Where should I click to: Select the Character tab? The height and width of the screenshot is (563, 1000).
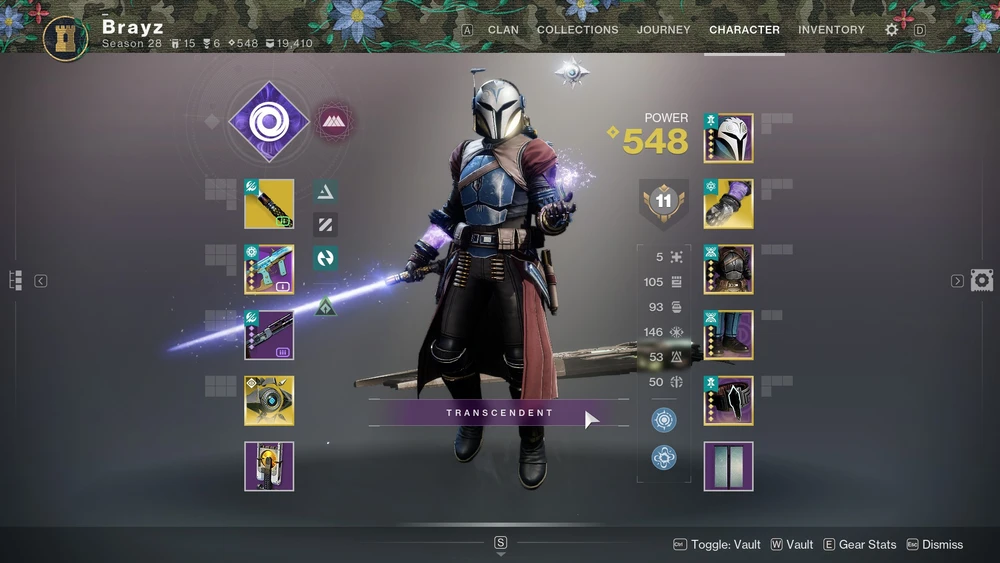[744, 30]
